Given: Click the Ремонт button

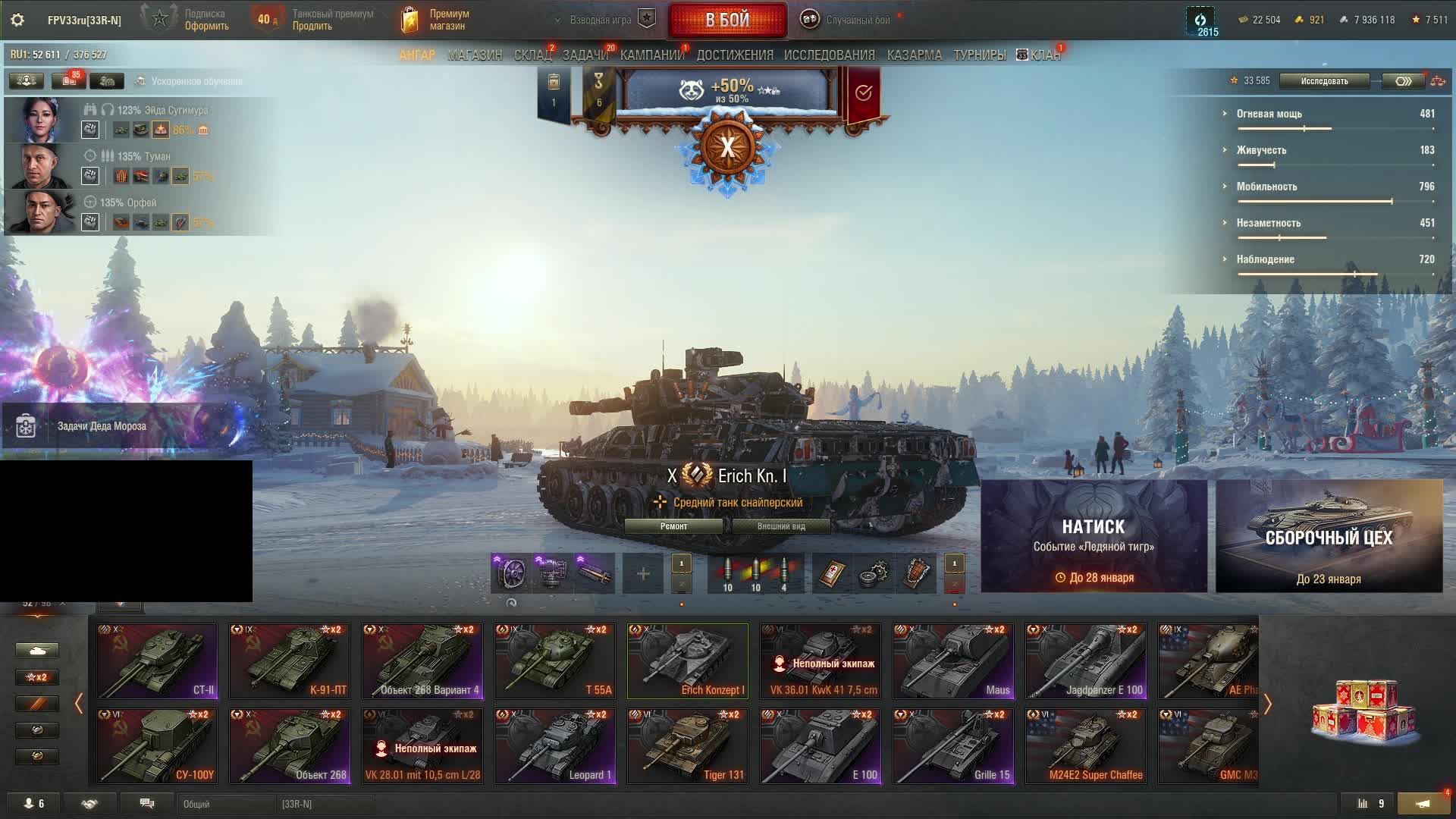Looking at the screenshot, I should [x=673, y=526].
